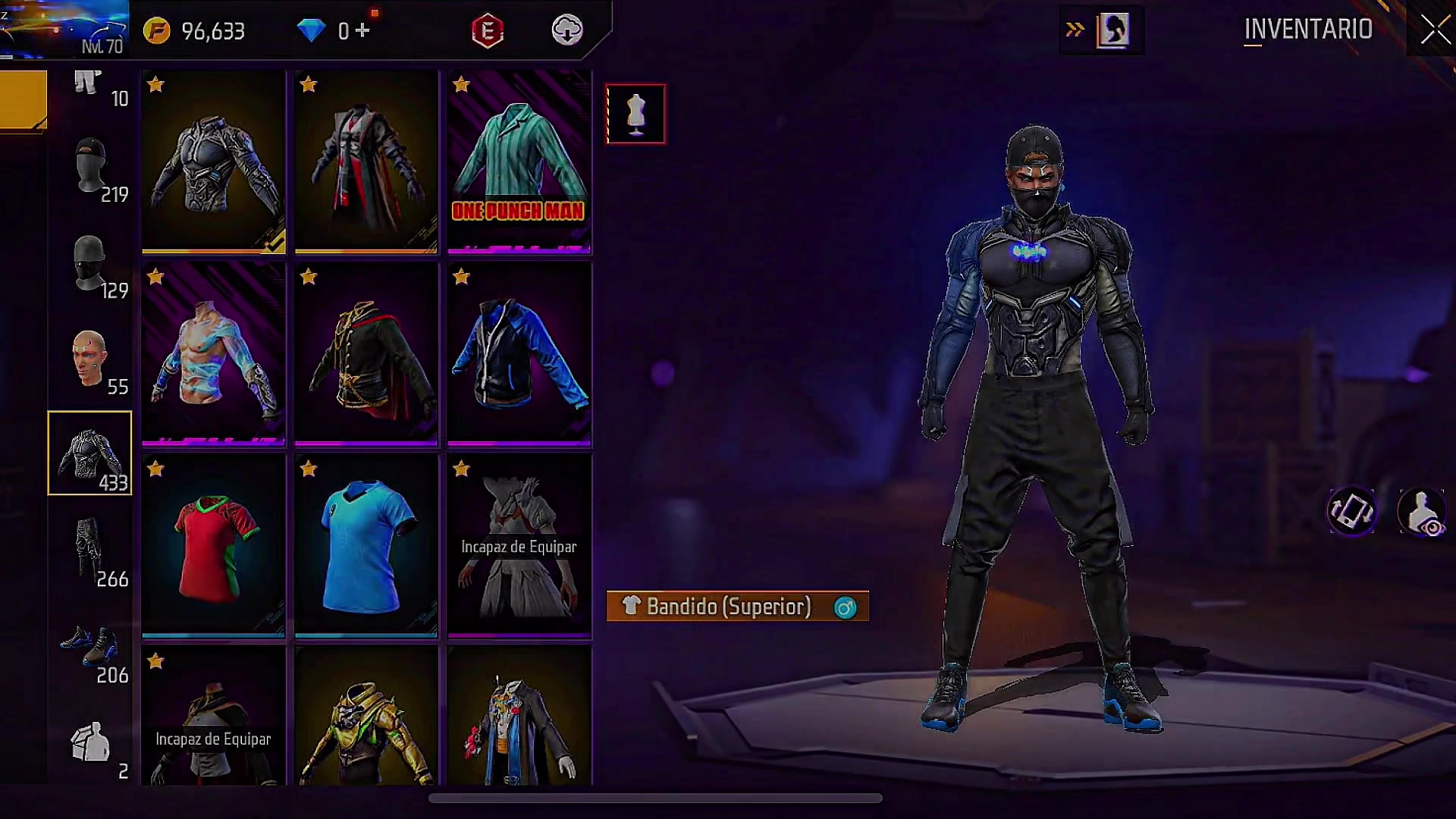Select the green striped One Punch Man shirt
The image size is (1456, 819).
coord(519,161)
